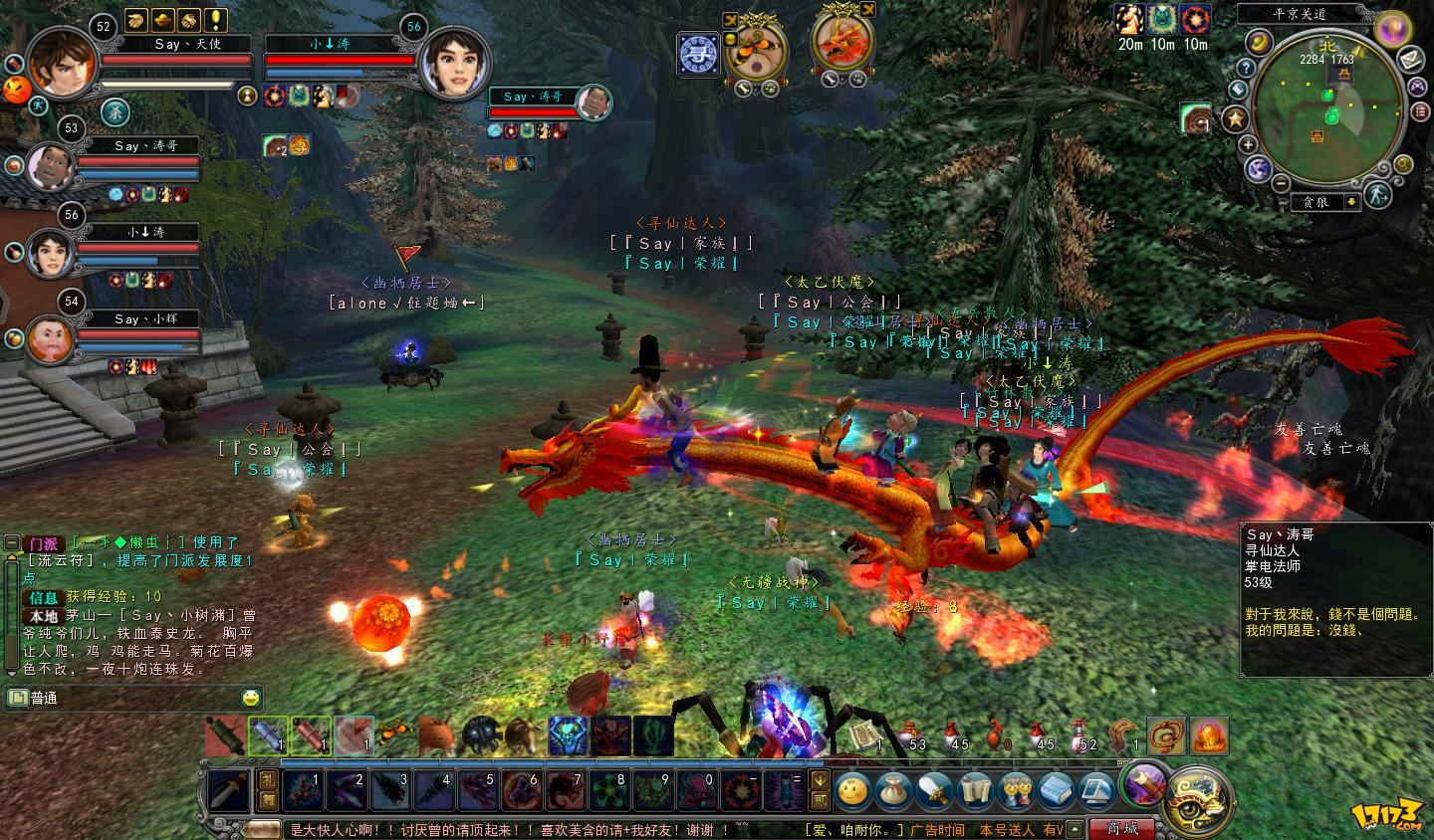Screen dimensions: 1434x840
Task: Open the 贪狼 dropdown arrow
Action: click(x=1351, y=202)
